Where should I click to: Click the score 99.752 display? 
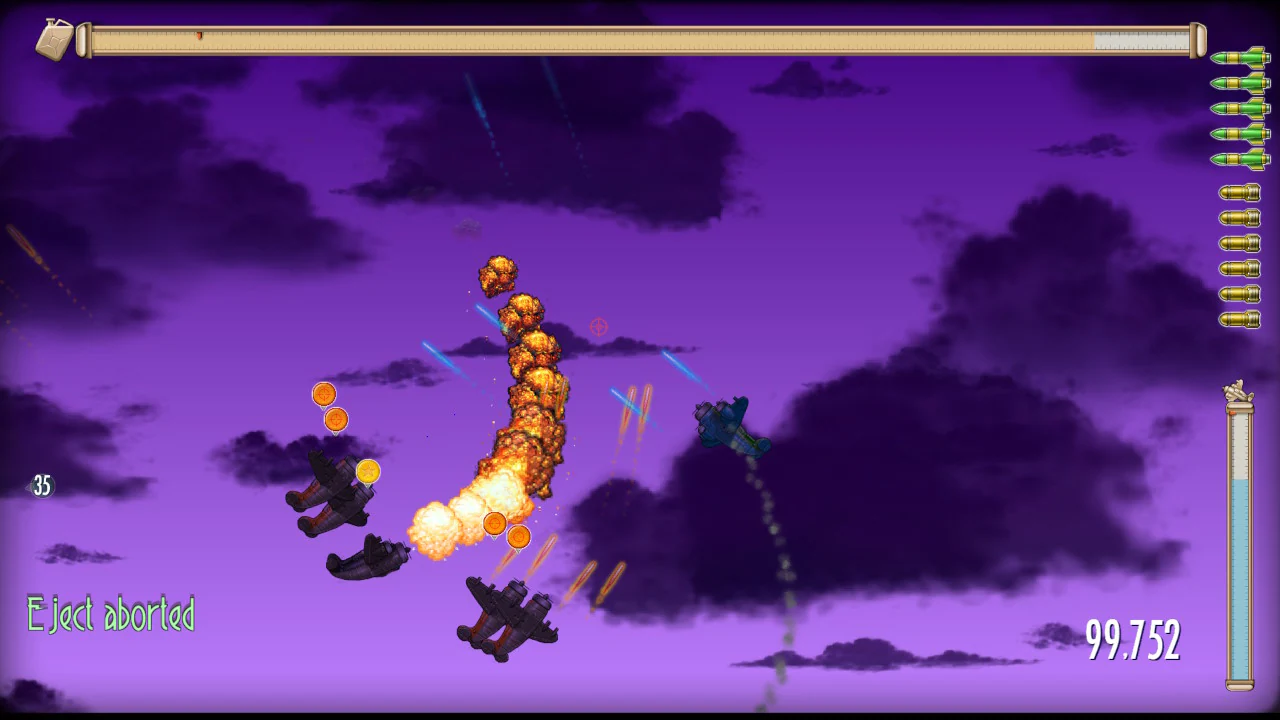[1133, 641]
